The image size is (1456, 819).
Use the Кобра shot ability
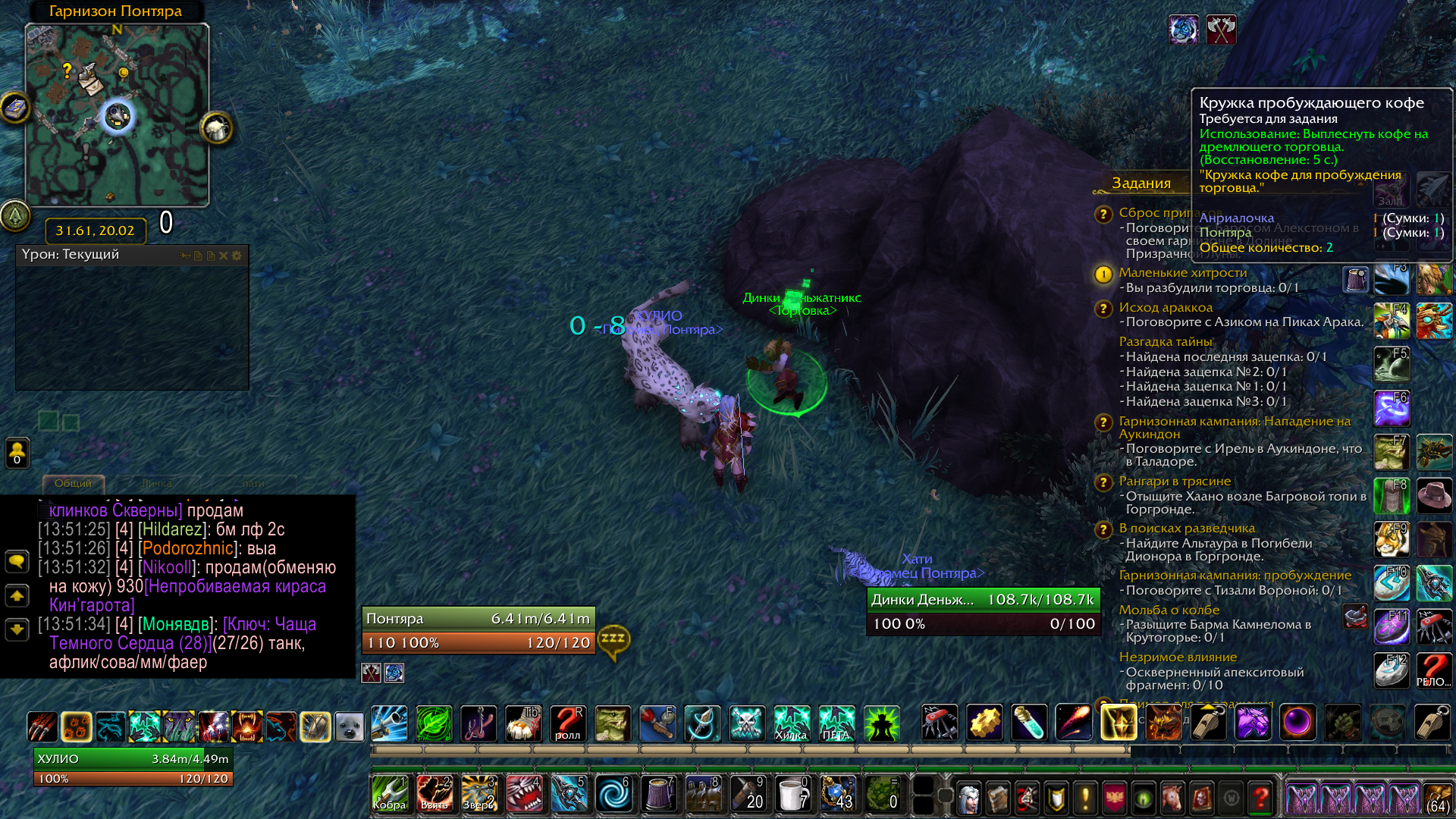[x=390, y=794]
